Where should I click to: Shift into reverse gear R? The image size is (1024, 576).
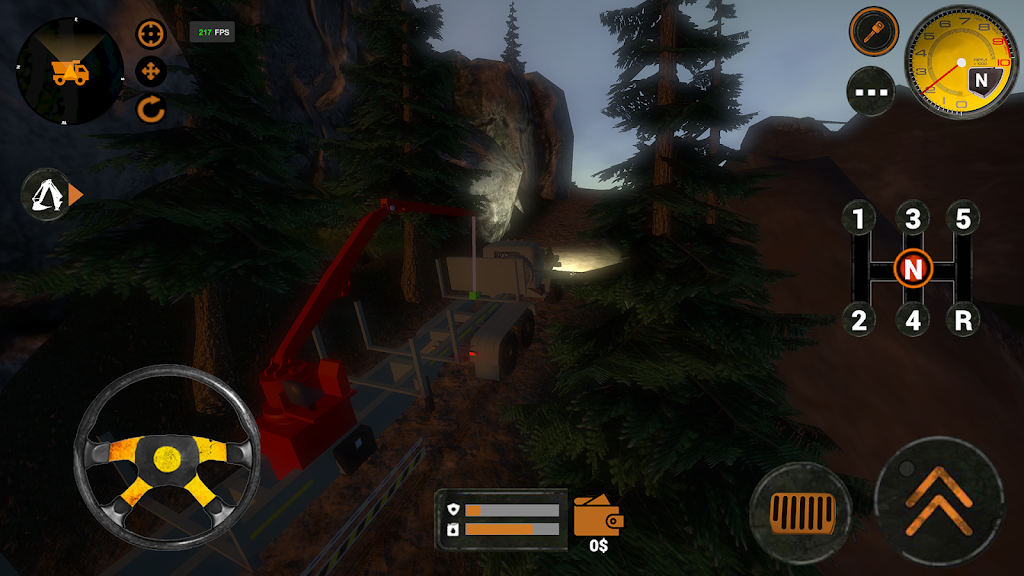(963, 321)
